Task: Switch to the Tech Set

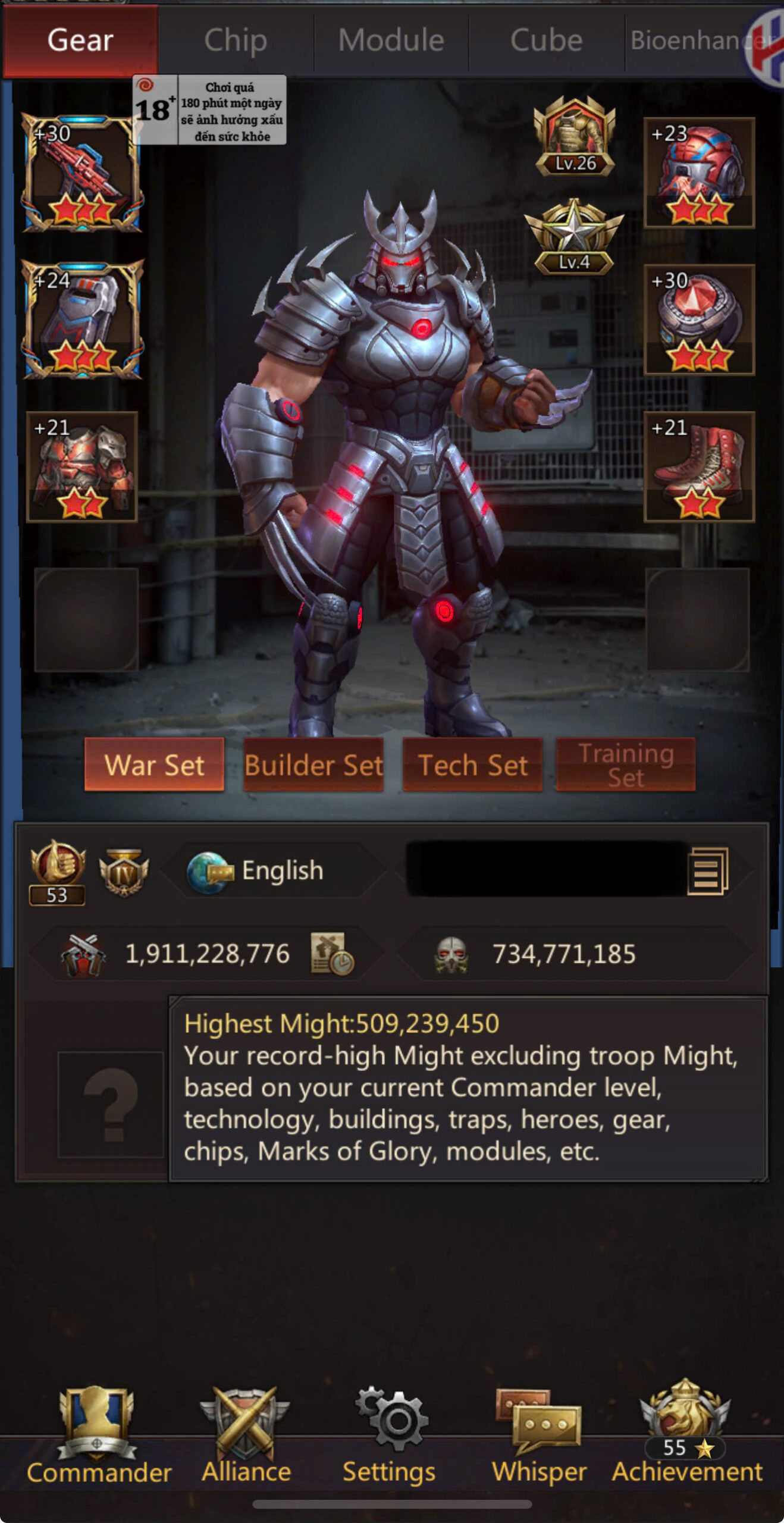Action: tap(472, 764)
